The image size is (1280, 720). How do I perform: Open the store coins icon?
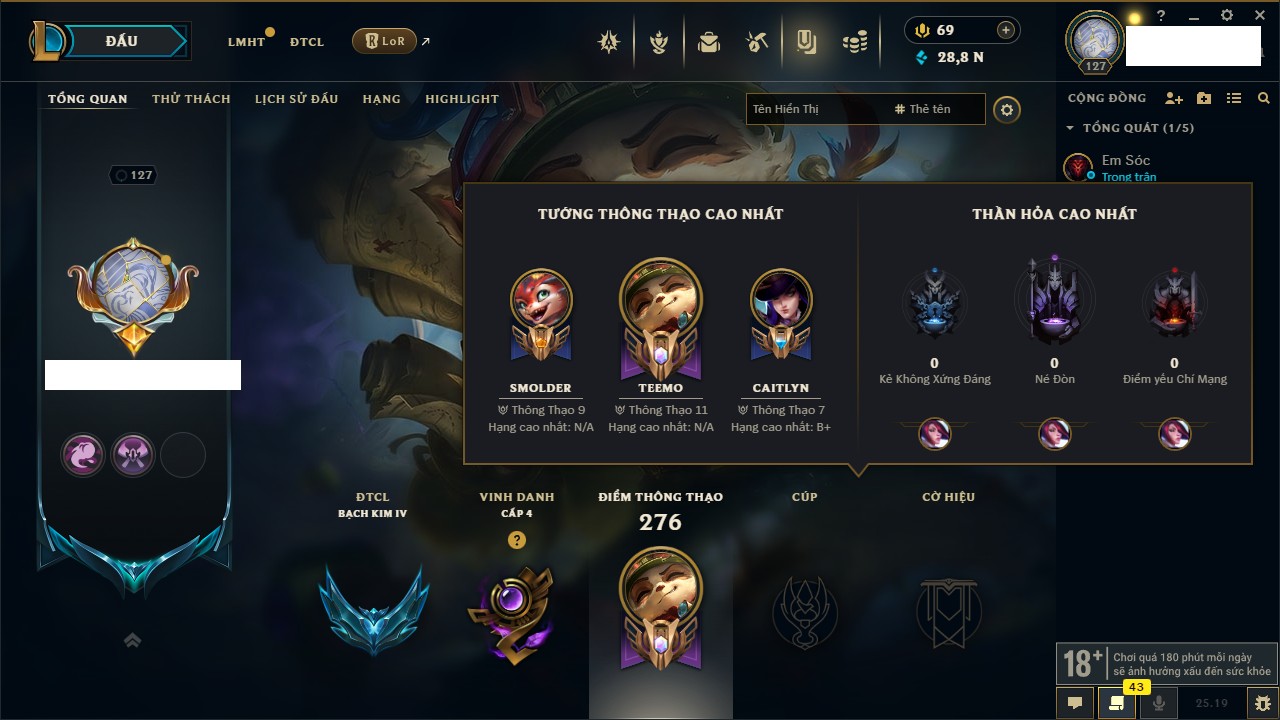click(x=854, y=42)
